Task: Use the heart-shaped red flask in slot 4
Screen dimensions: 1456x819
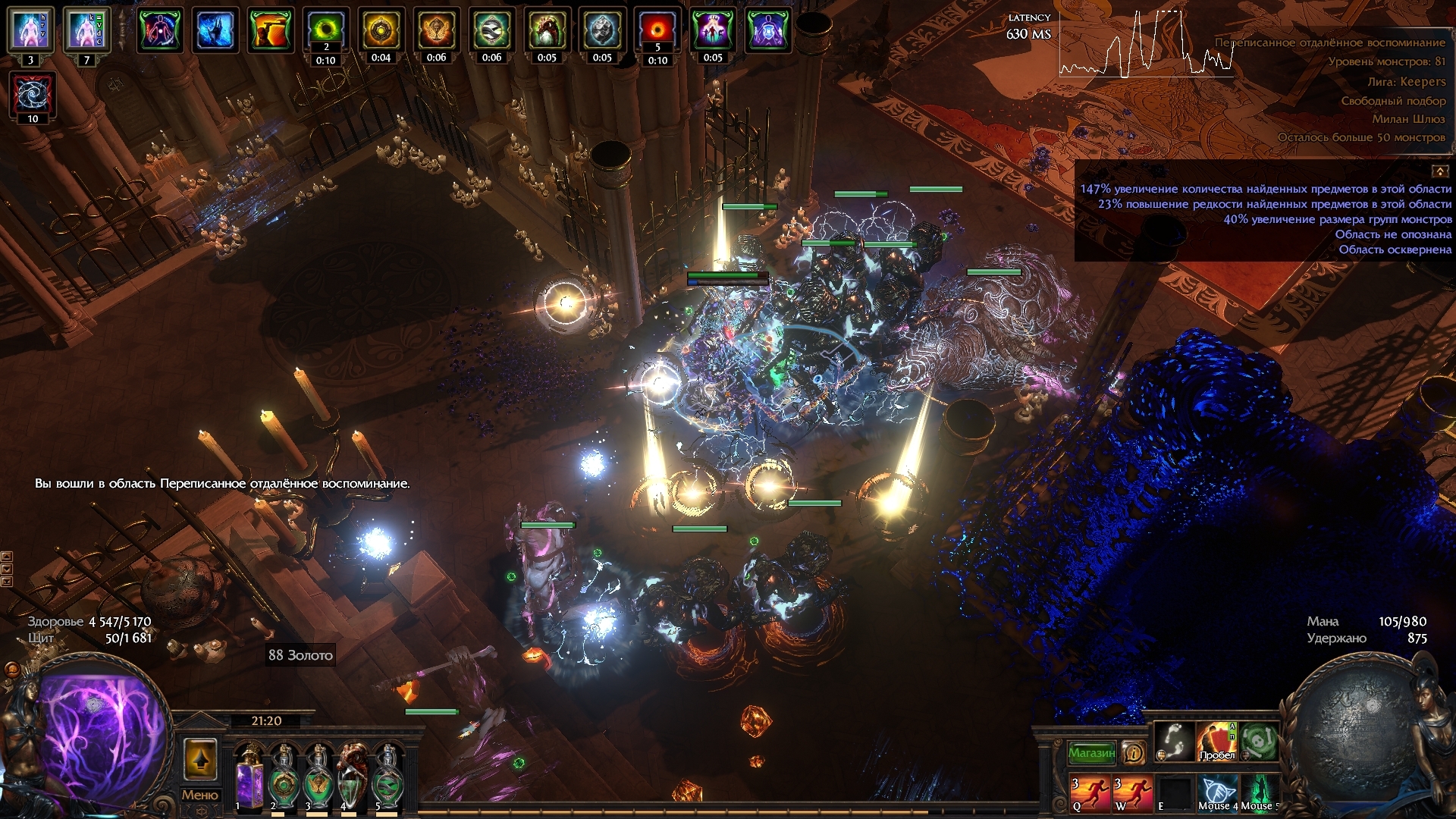Action: 353,777
